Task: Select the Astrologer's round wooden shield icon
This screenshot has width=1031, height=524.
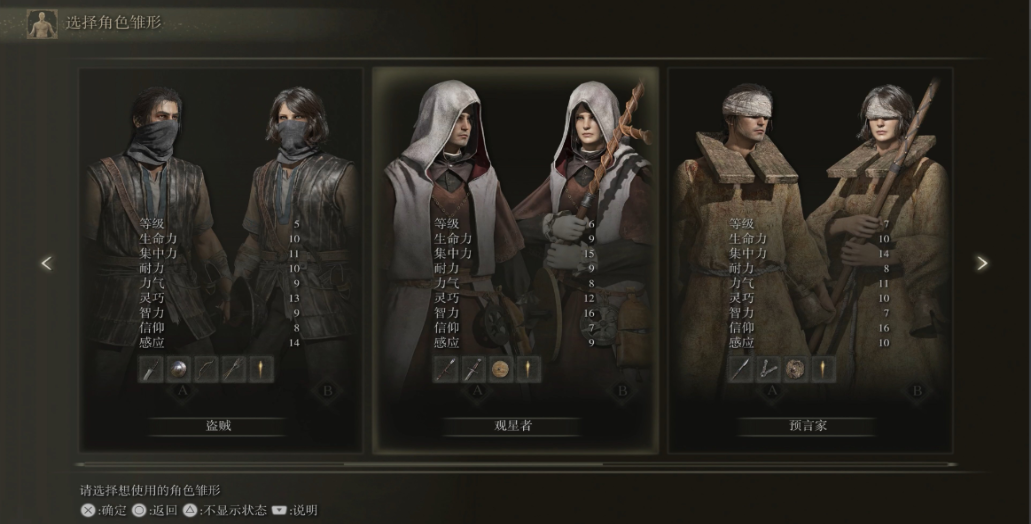Action: coord(500,369)
